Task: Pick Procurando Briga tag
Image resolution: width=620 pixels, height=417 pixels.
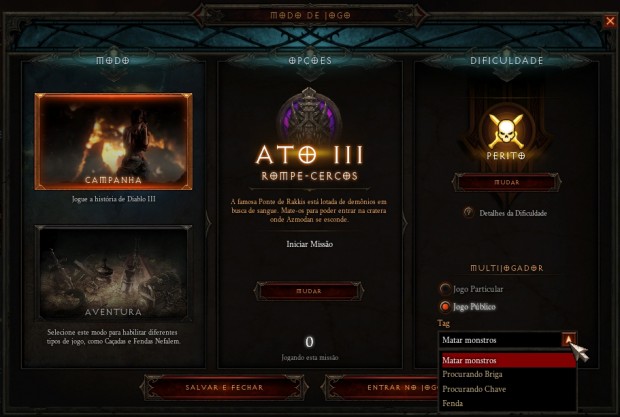Action: pos(507,374)
